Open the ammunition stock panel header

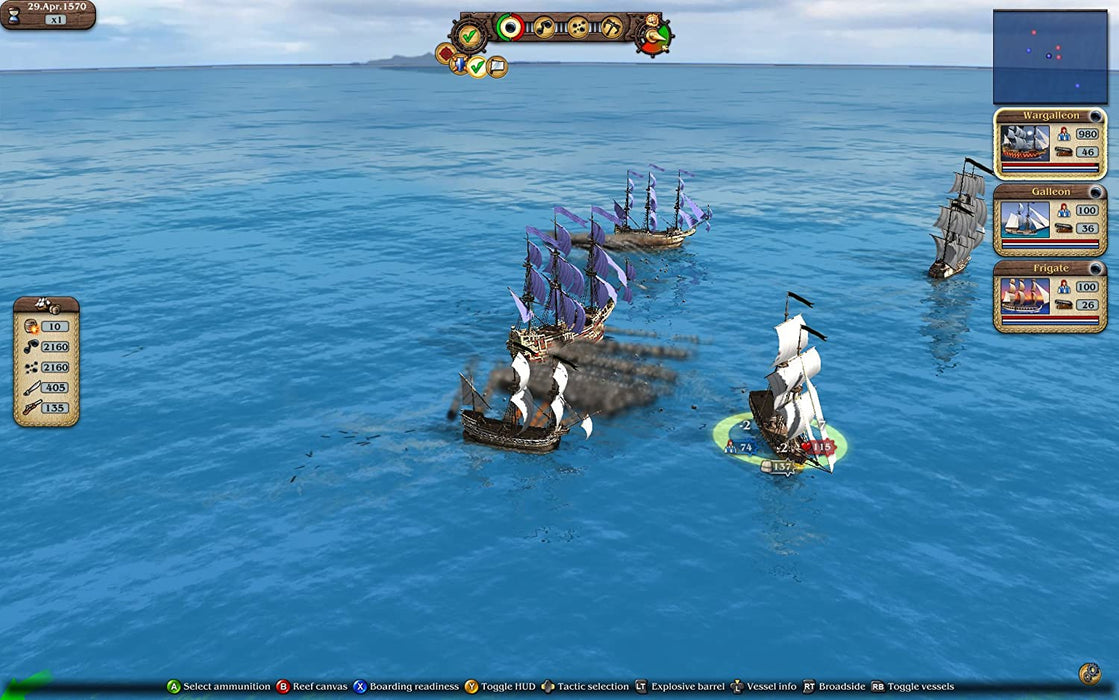click(46, 304)
